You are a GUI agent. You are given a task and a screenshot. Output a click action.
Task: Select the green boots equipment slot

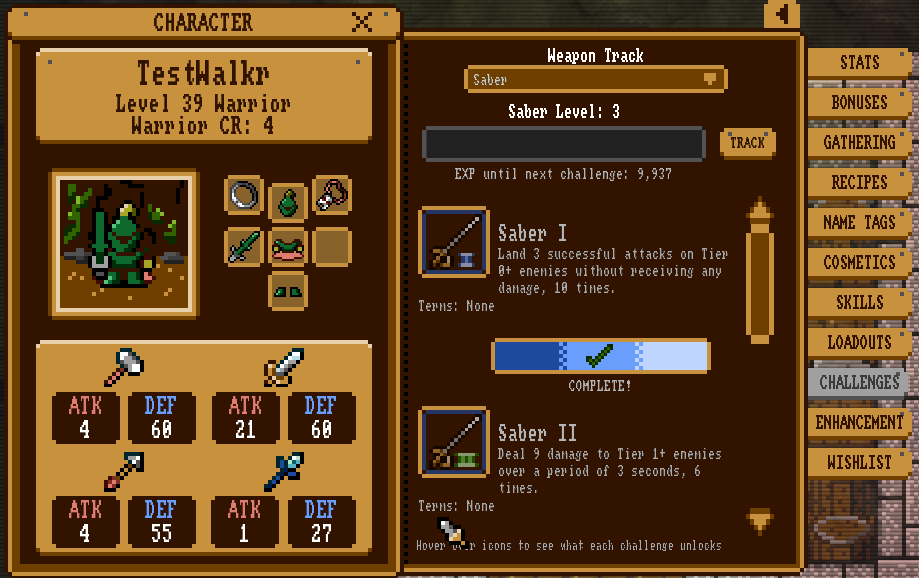point(288,290)
